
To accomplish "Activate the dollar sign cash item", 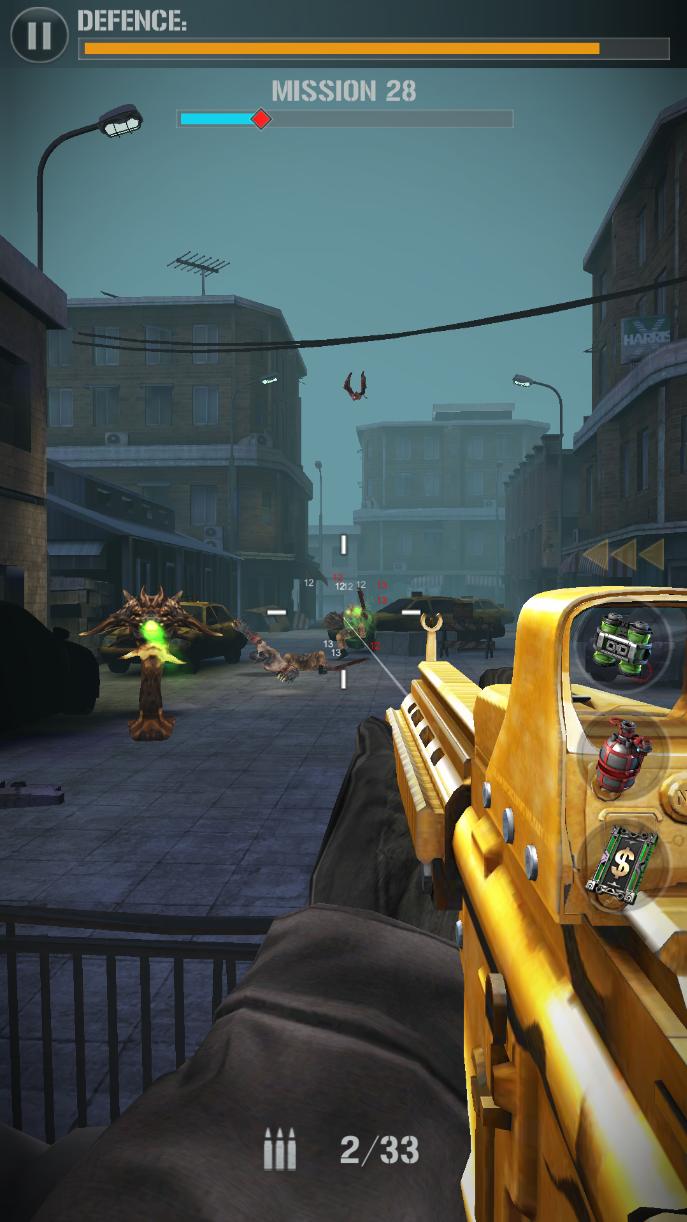I will (623, 861).
